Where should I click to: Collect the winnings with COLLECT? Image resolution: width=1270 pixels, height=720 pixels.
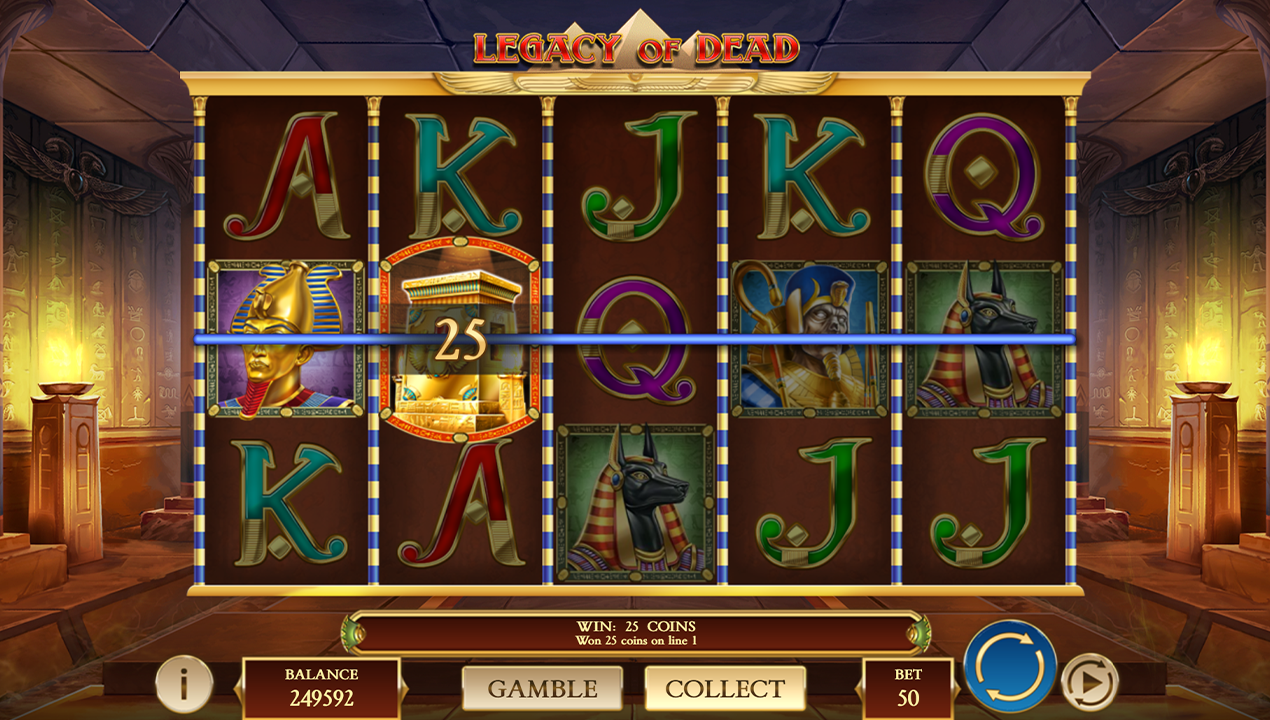coord(725,688)
